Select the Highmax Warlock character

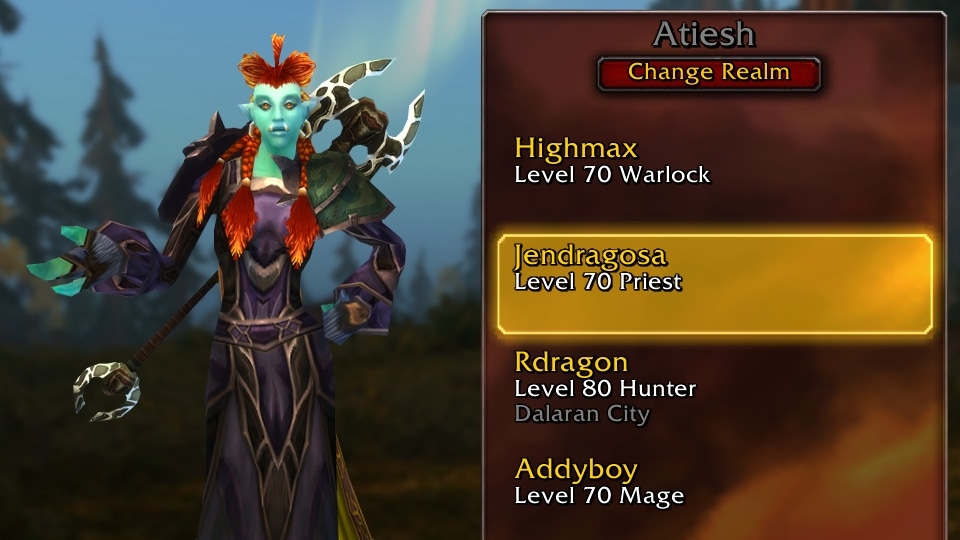612,162
